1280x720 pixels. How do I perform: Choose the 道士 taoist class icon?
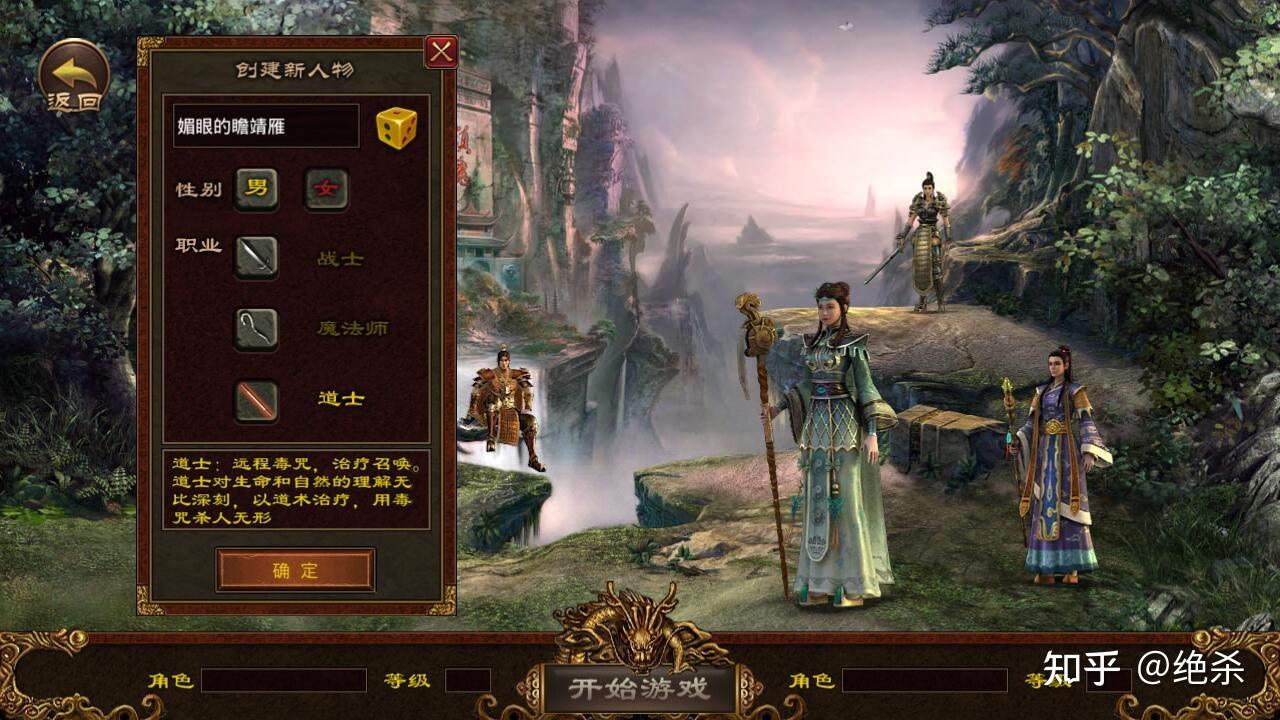tap(256, 399)
